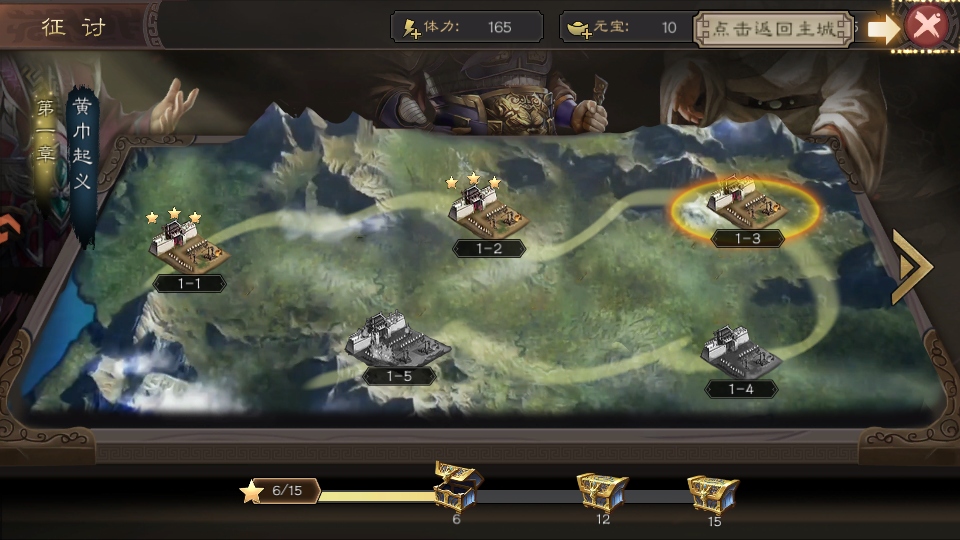Viewport: 960px width, 540px height.
Task: Open the 12-star reward chest
Action: click(602, 491)
